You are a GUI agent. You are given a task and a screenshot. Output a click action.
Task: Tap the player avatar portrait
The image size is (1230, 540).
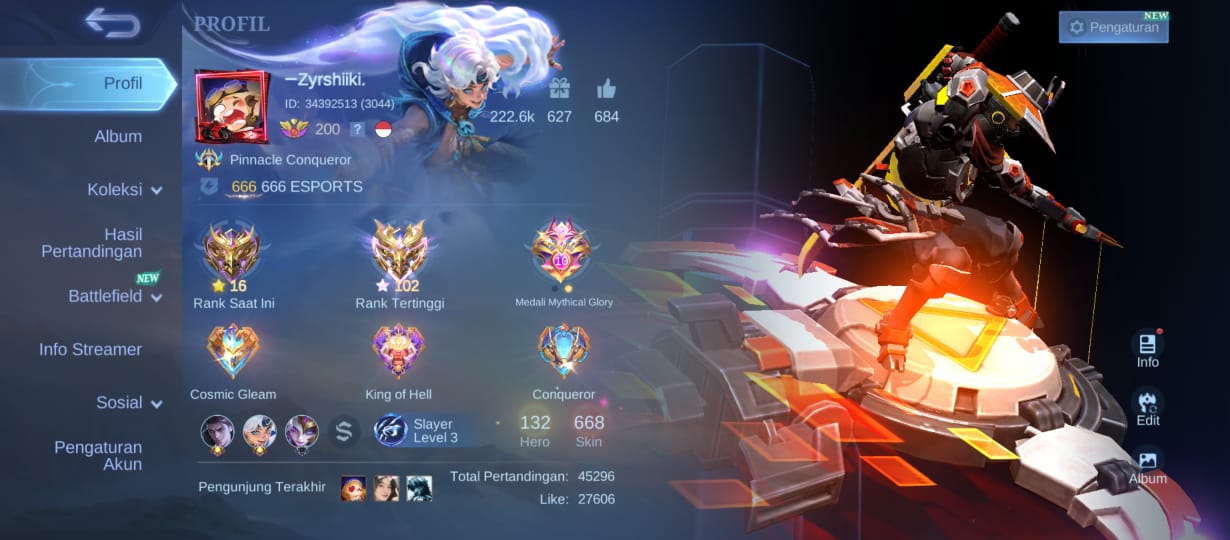click(232, 108)
